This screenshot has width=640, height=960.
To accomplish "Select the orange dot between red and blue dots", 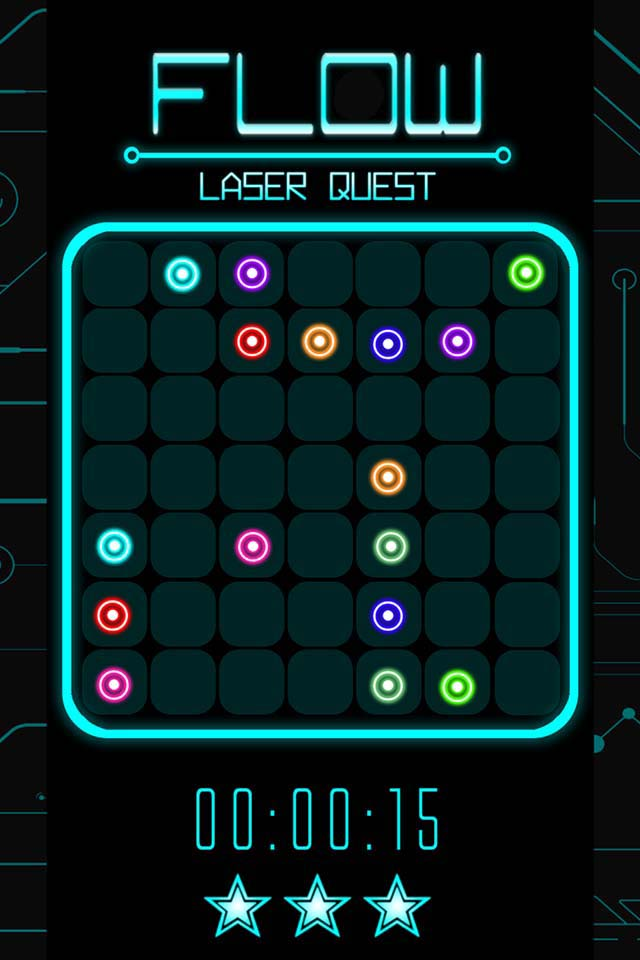I will click(319, 342).
